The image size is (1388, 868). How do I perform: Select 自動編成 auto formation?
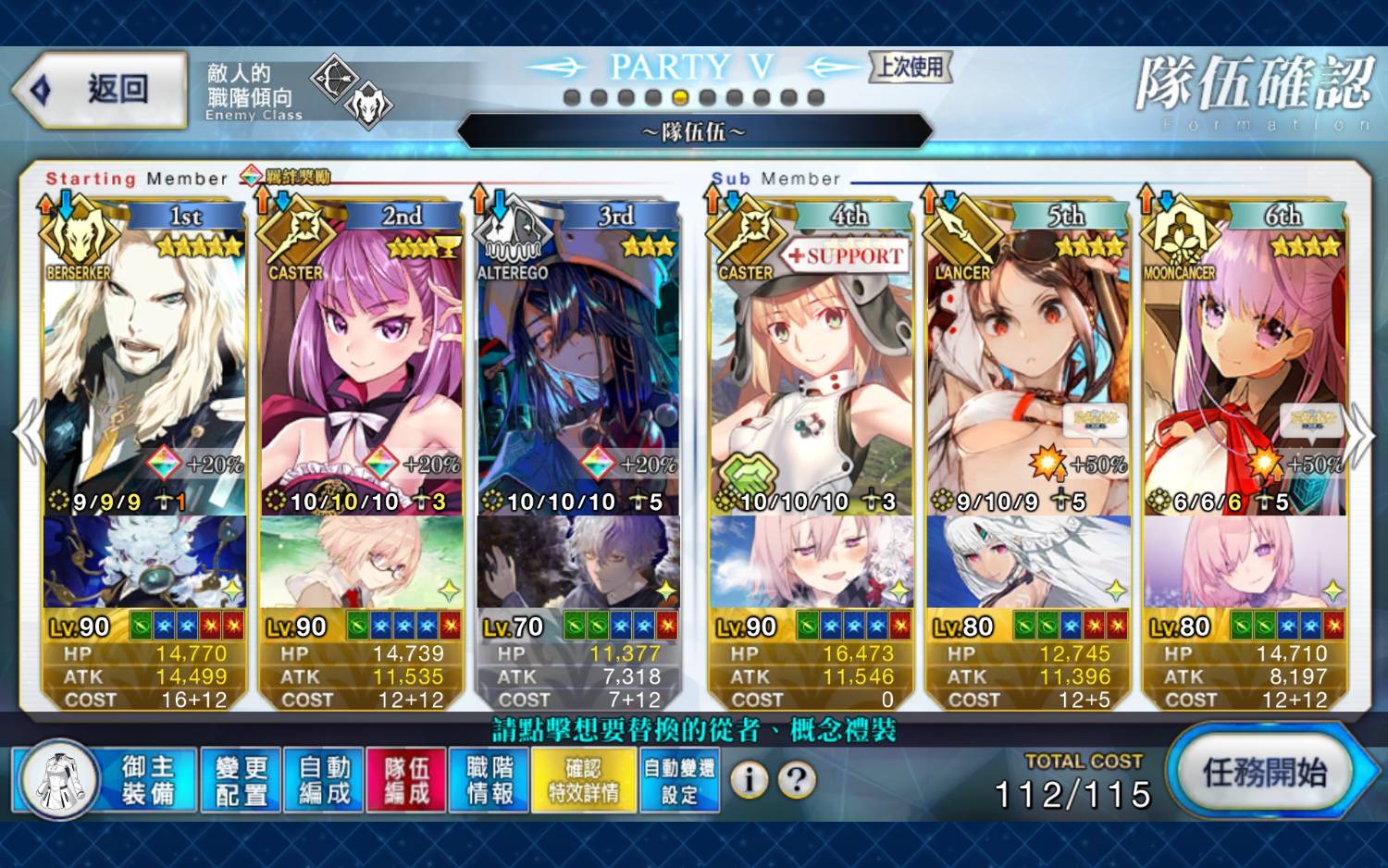tap(325, 780)
